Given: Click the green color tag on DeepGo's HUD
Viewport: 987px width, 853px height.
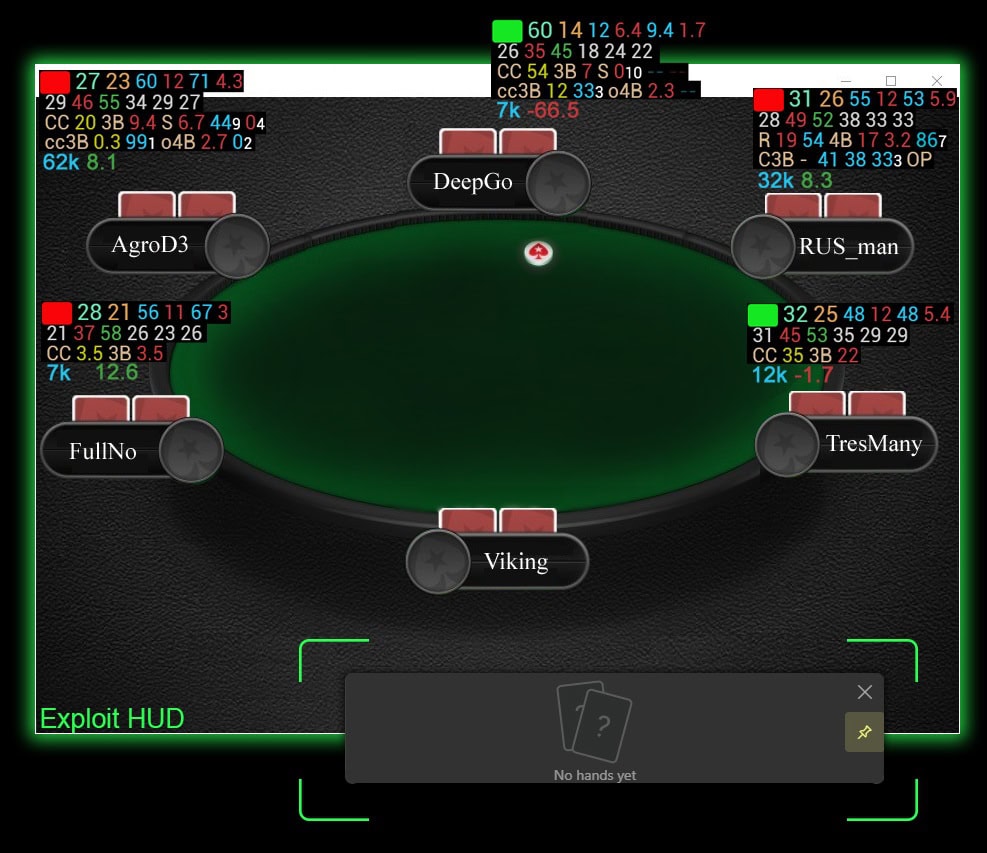Looking at the screenshot, I should [x=508, y=31].
